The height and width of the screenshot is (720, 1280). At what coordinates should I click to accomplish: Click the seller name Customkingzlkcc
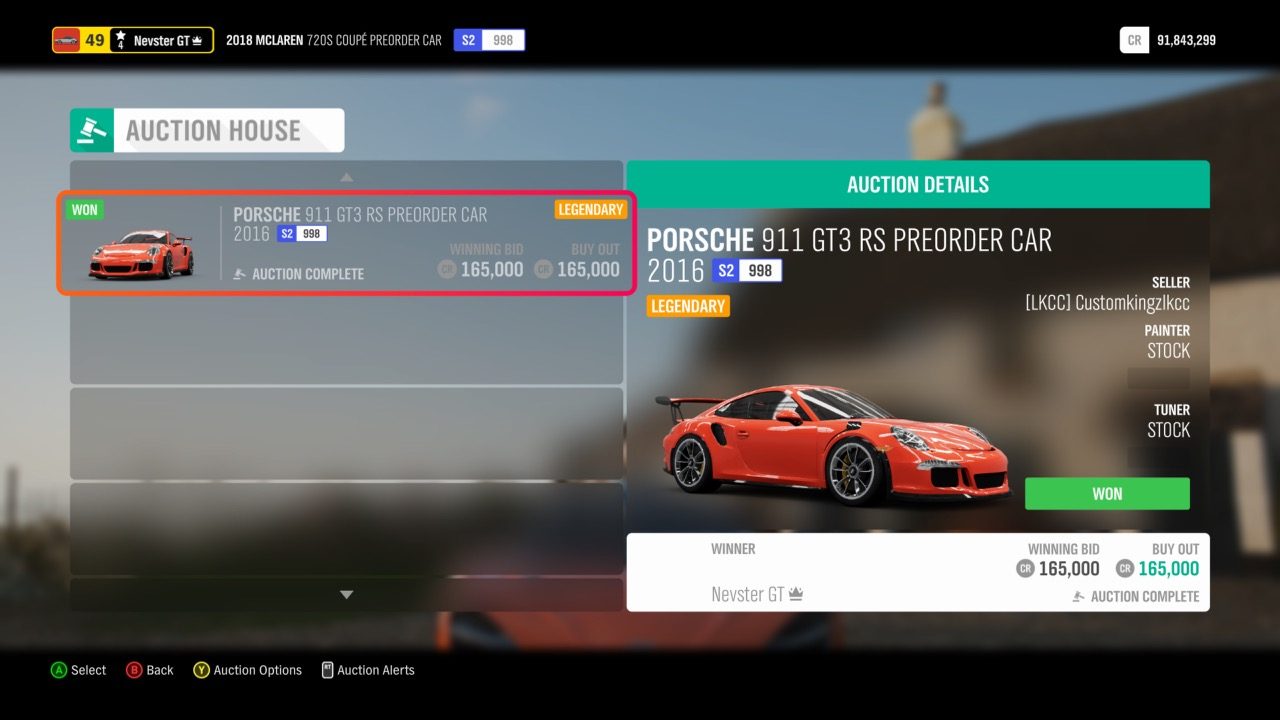click(1107, 303)
